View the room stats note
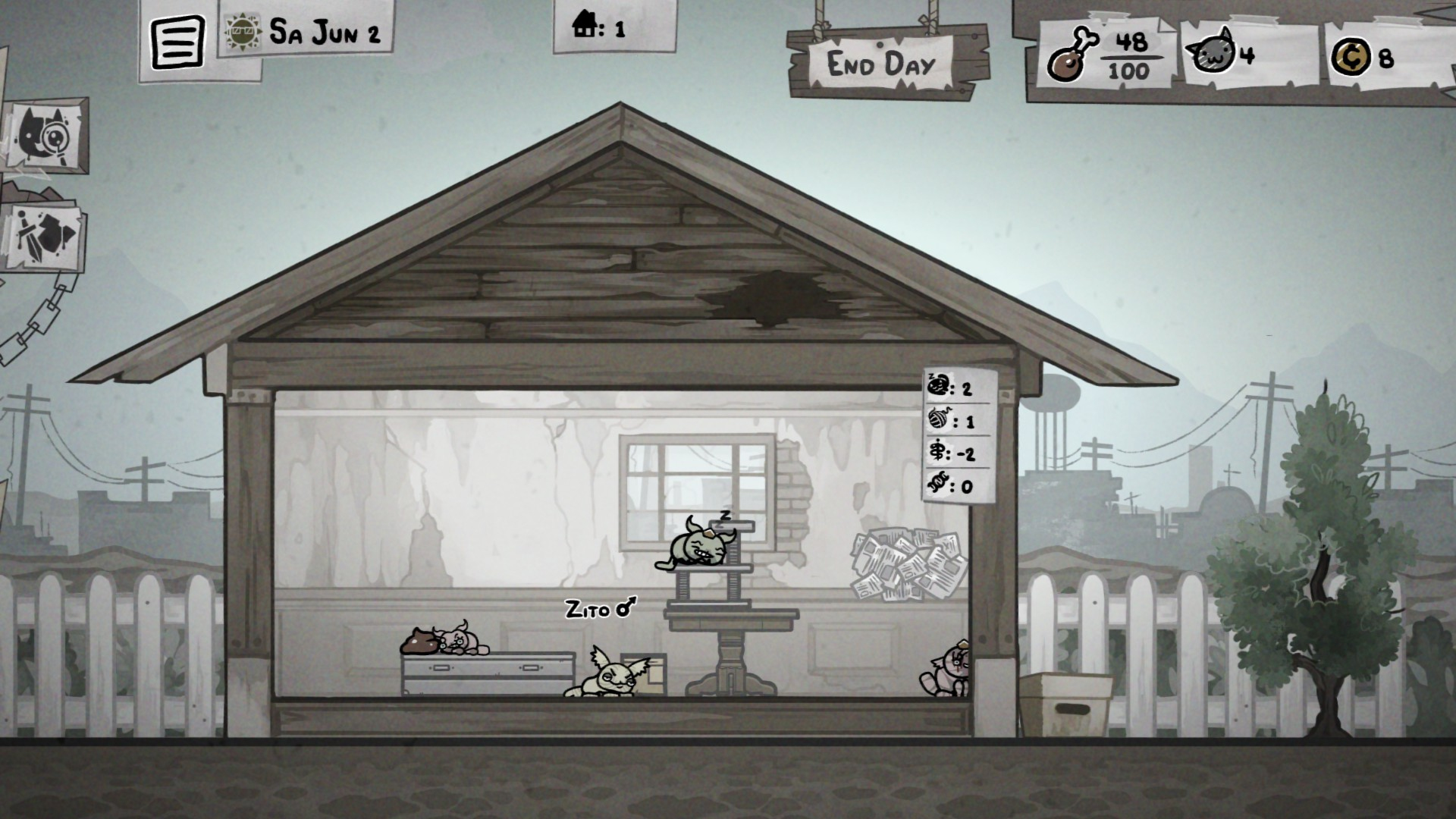The width and height of the screenshot is (1456, 819). pyautogui.click(x=959, y=436)
